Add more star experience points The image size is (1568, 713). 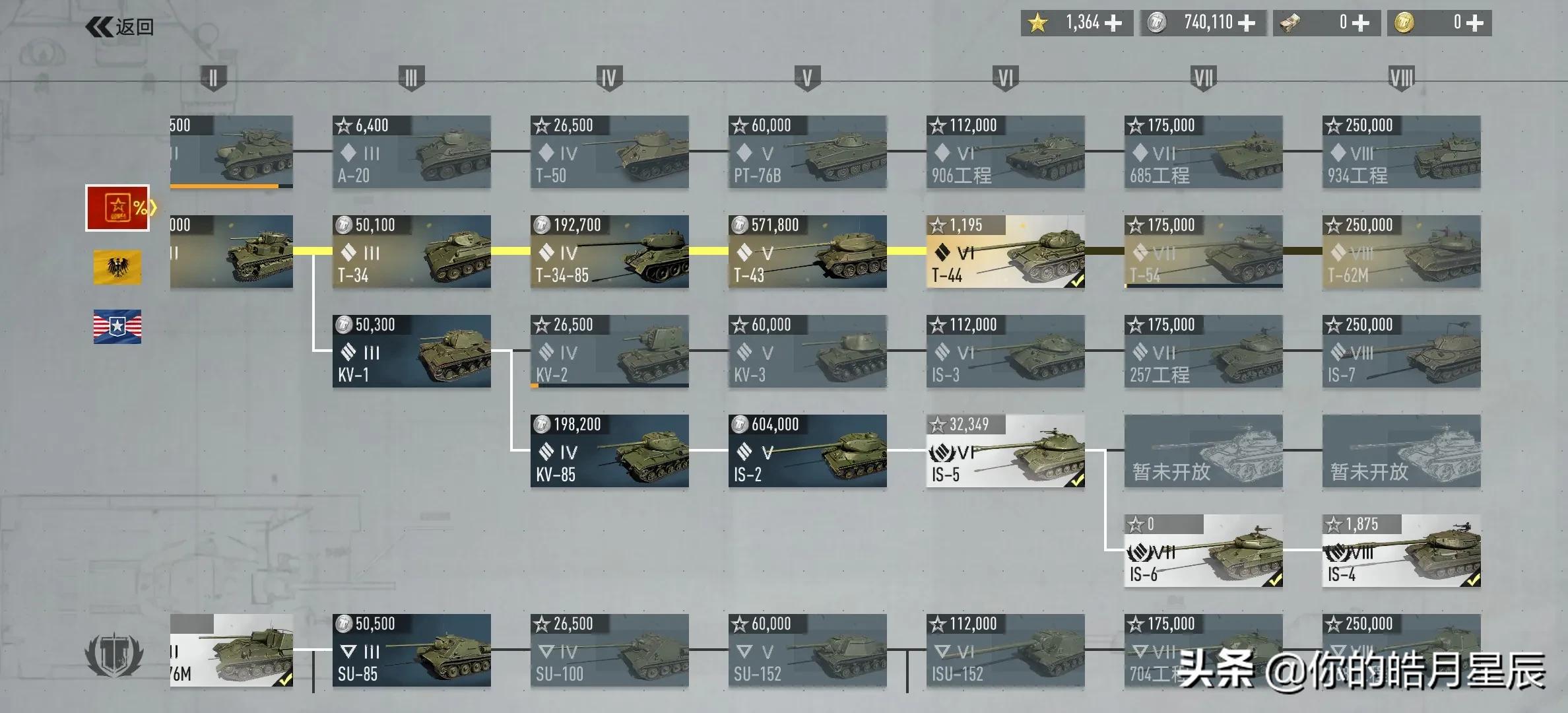(x=1113, y=23)
